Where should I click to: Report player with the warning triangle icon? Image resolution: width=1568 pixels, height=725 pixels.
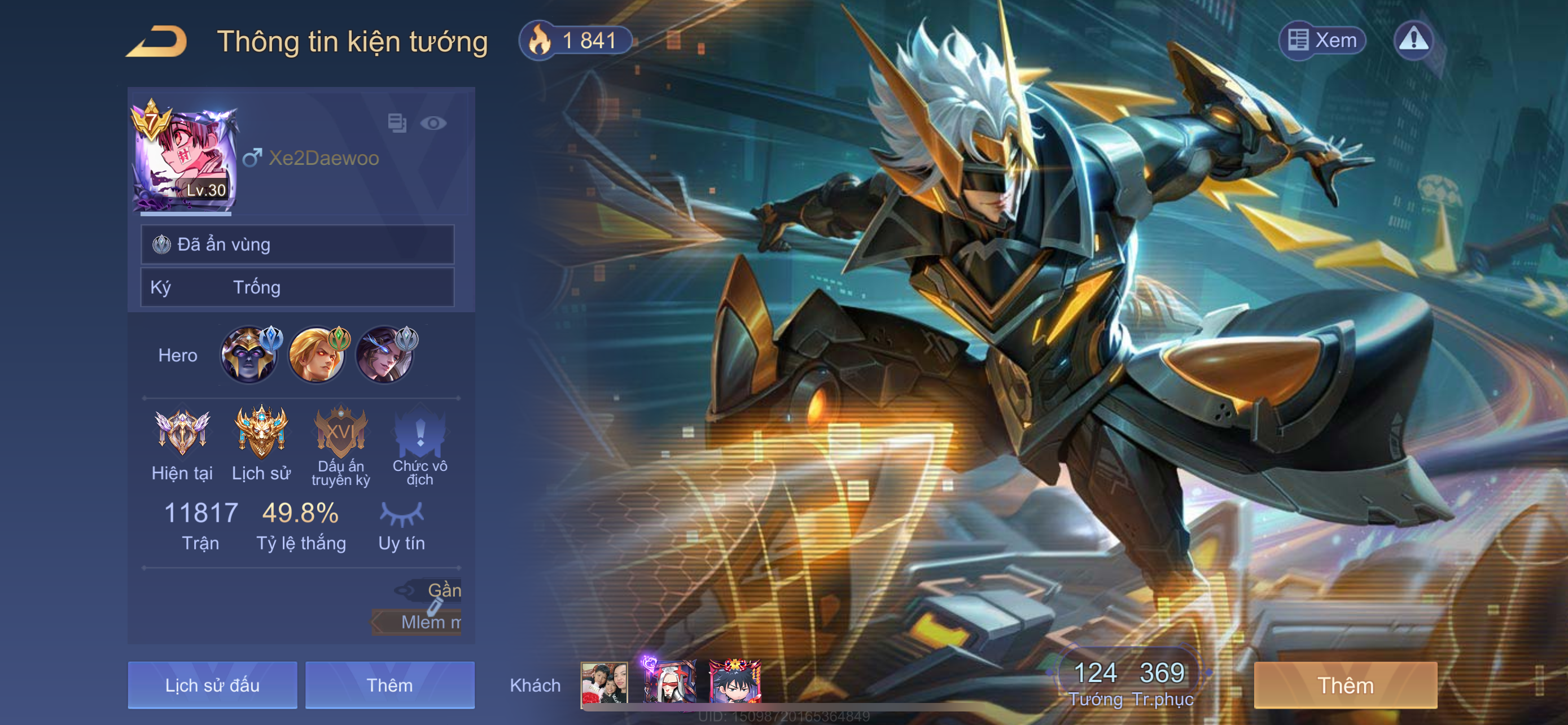1413,41
